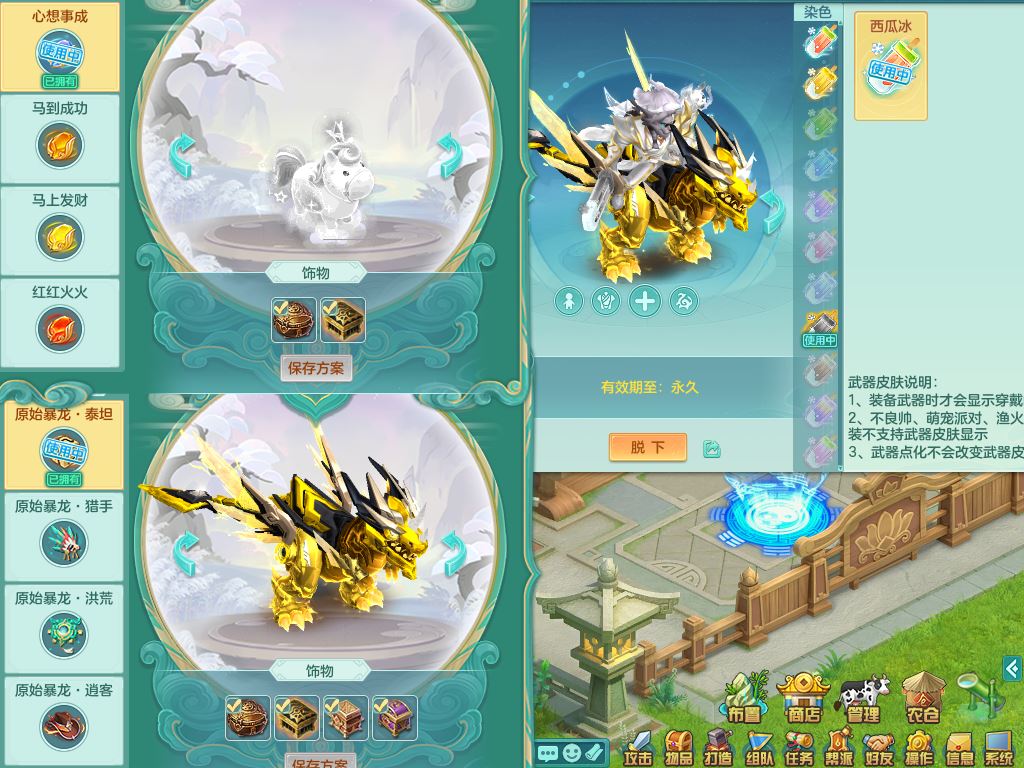This screenshot has width=1024, height=768.
Task: Pick the red popsicle dye color
Action: coord(820,41)
